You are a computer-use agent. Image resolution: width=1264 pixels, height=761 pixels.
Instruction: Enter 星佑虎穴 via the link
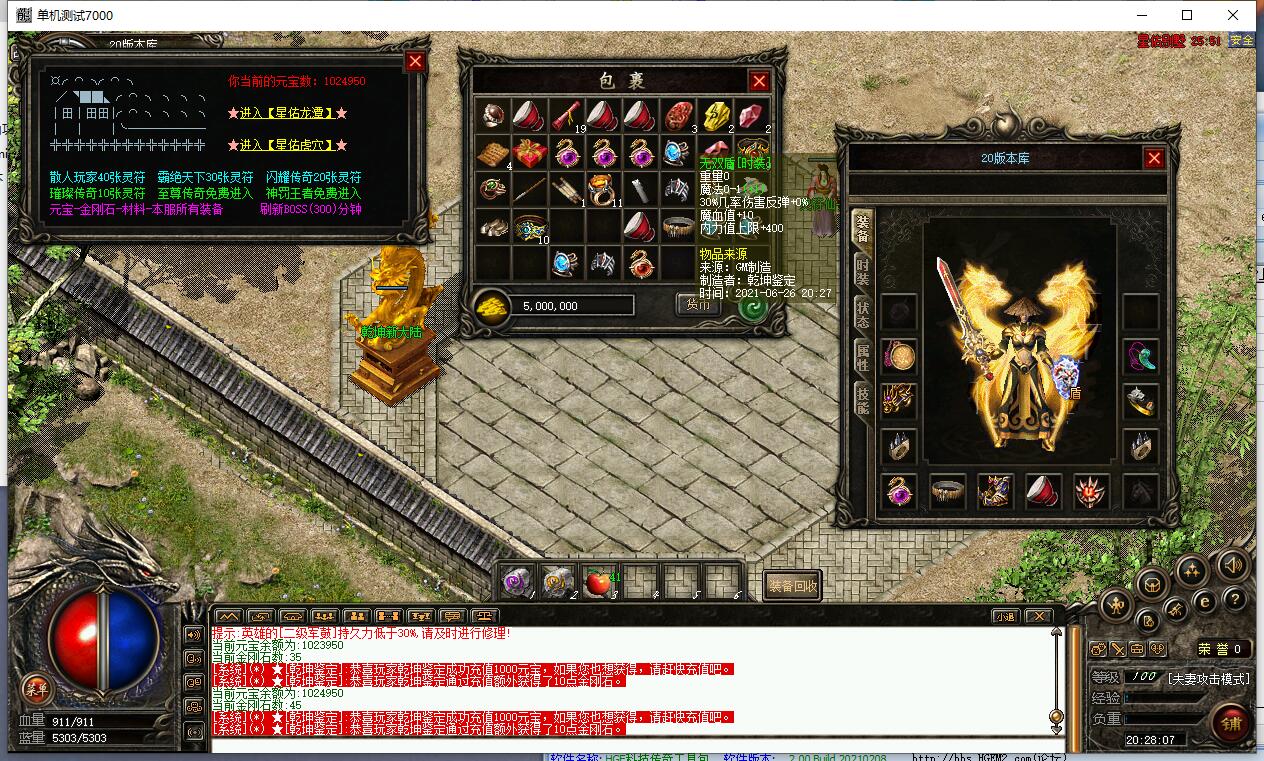point(287,145)
